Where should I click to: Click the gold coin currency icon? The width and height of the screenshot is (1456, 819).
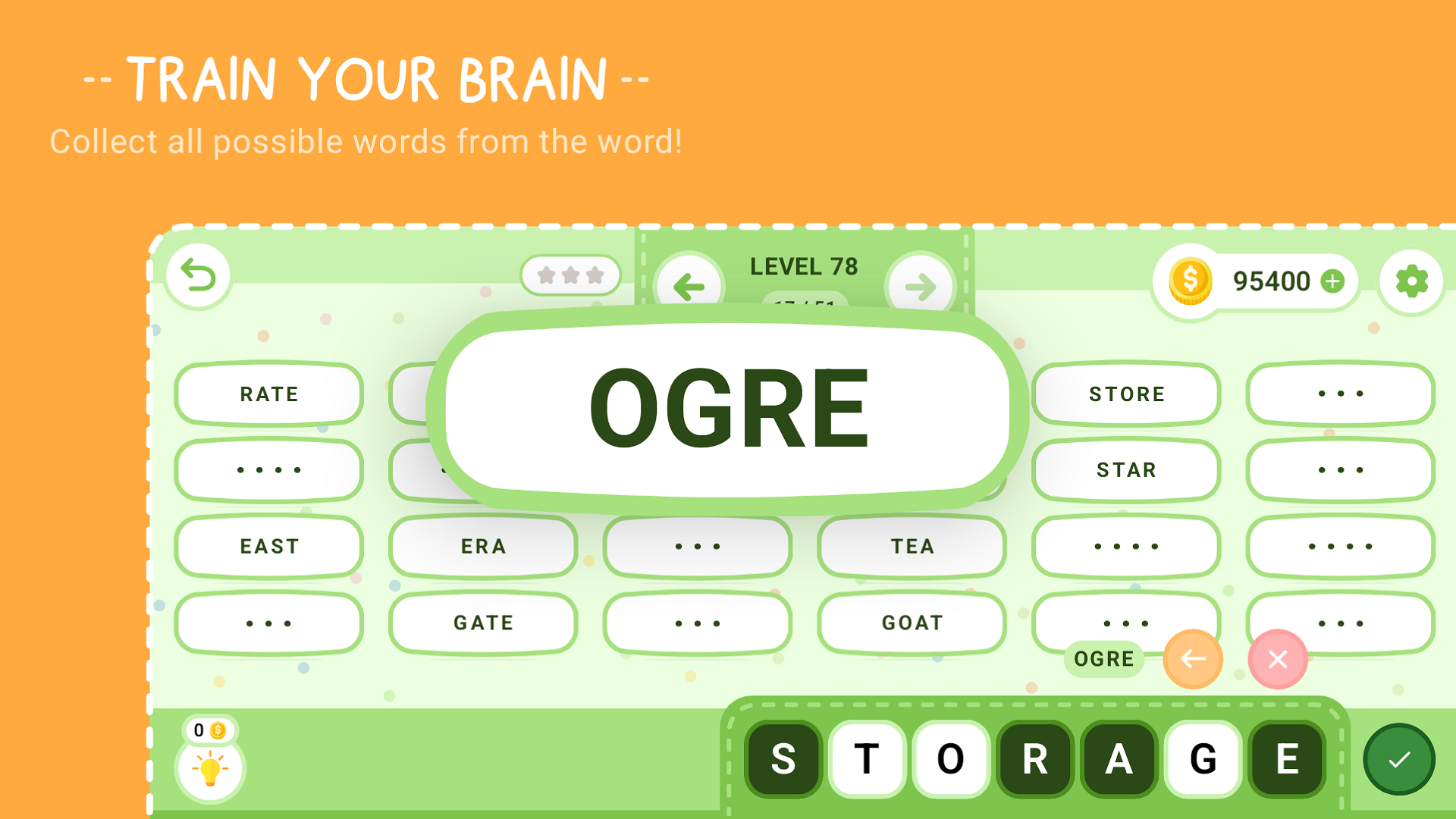click(1191, 281)
